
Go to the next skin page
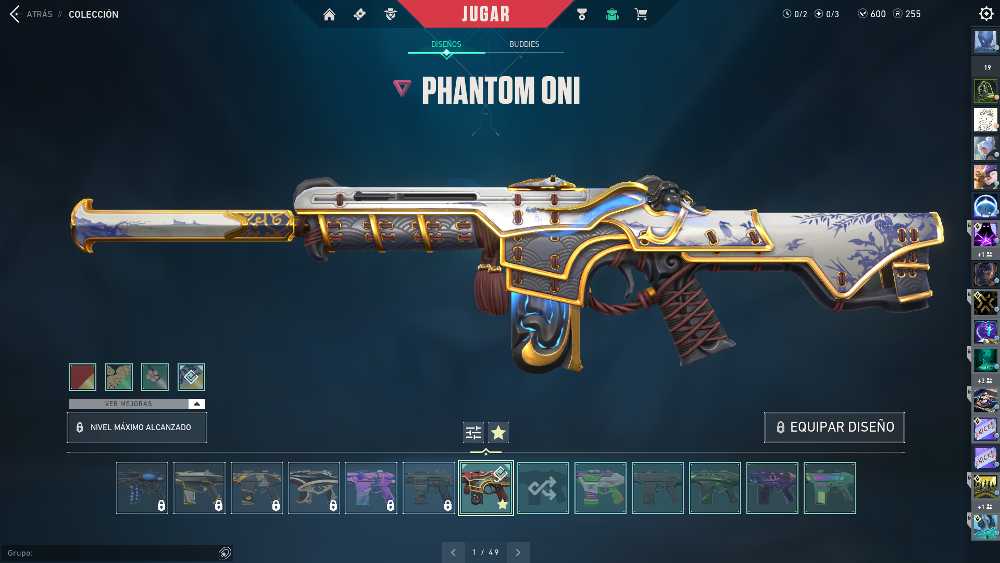[518, 552]
